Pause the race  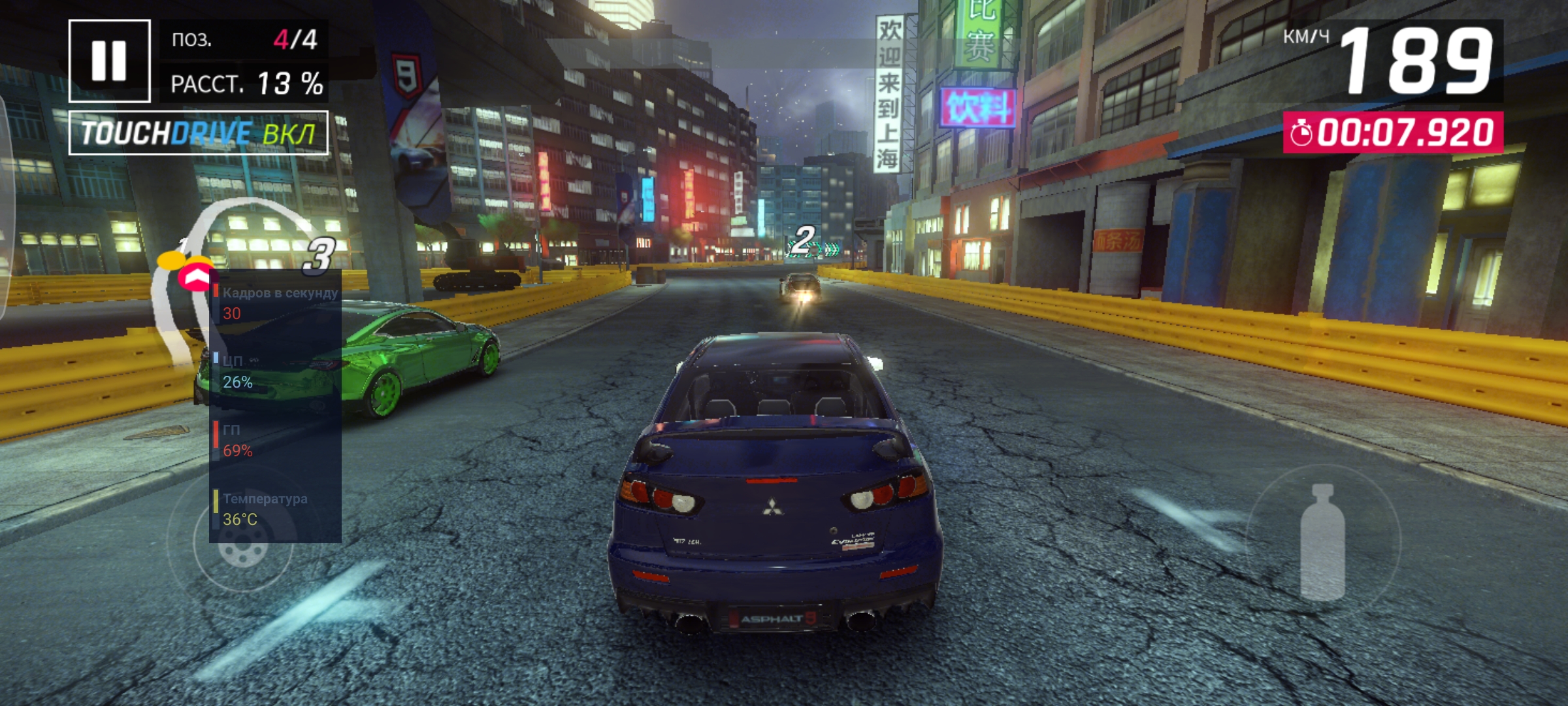point(109,61)
